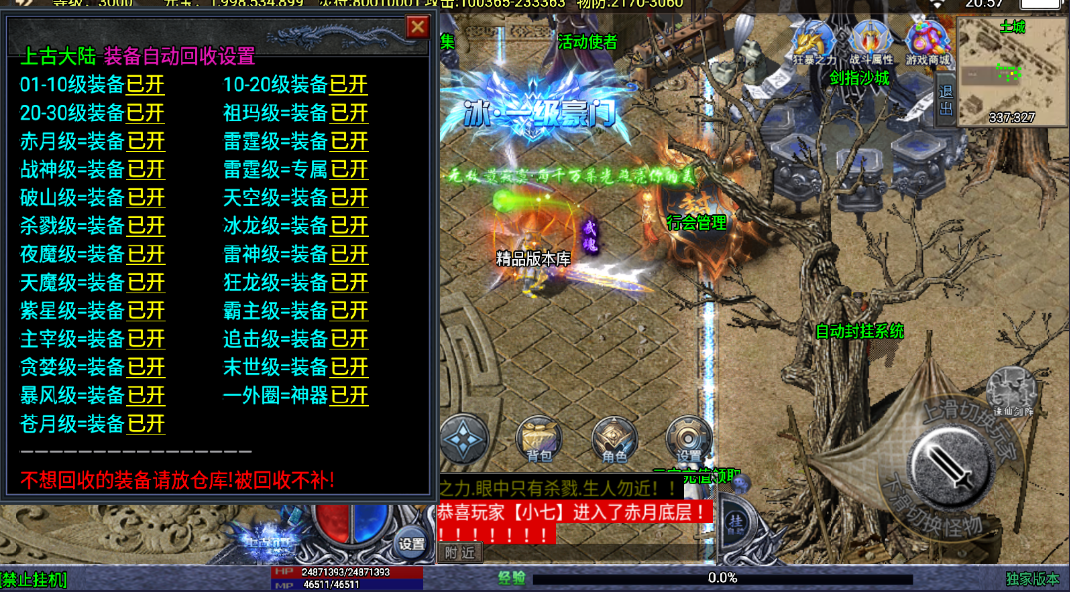This screenshot has width=1070, height=592.
Task: Open the 背包 backpack
Action: click(539, 440)
